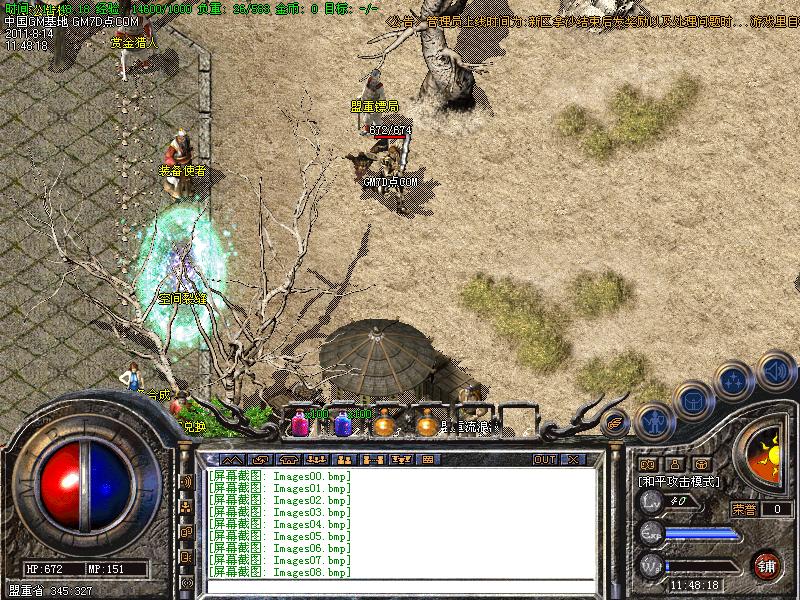Open the shop with the red 铺 button

pos(768,564)
